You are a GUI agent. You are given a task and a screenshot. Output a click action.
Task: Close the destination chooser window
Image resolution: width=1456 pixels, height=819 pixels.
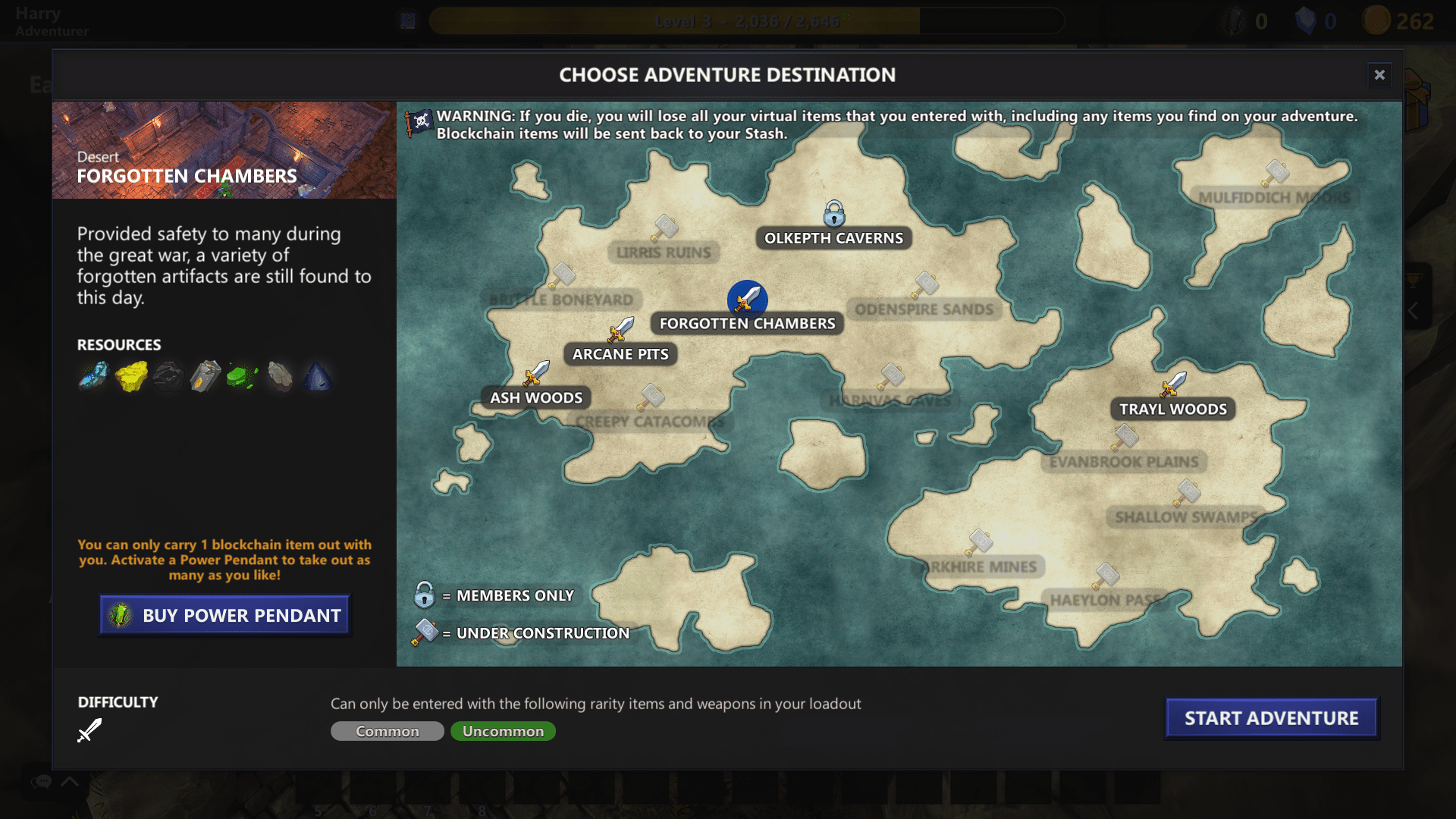(x=1379, y=74)
